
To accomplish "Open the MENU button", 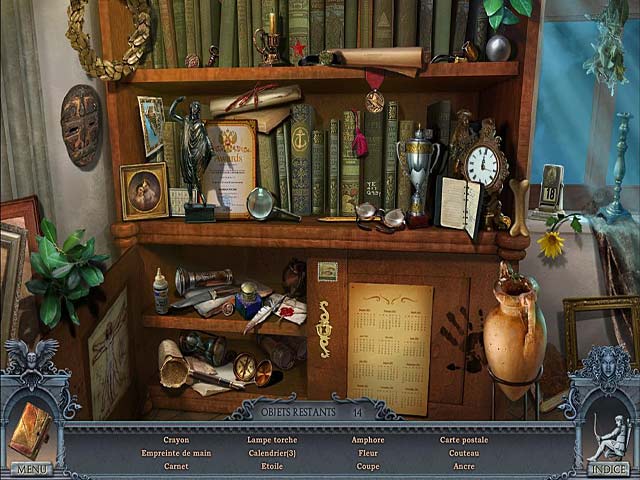I will pos(31,468).
